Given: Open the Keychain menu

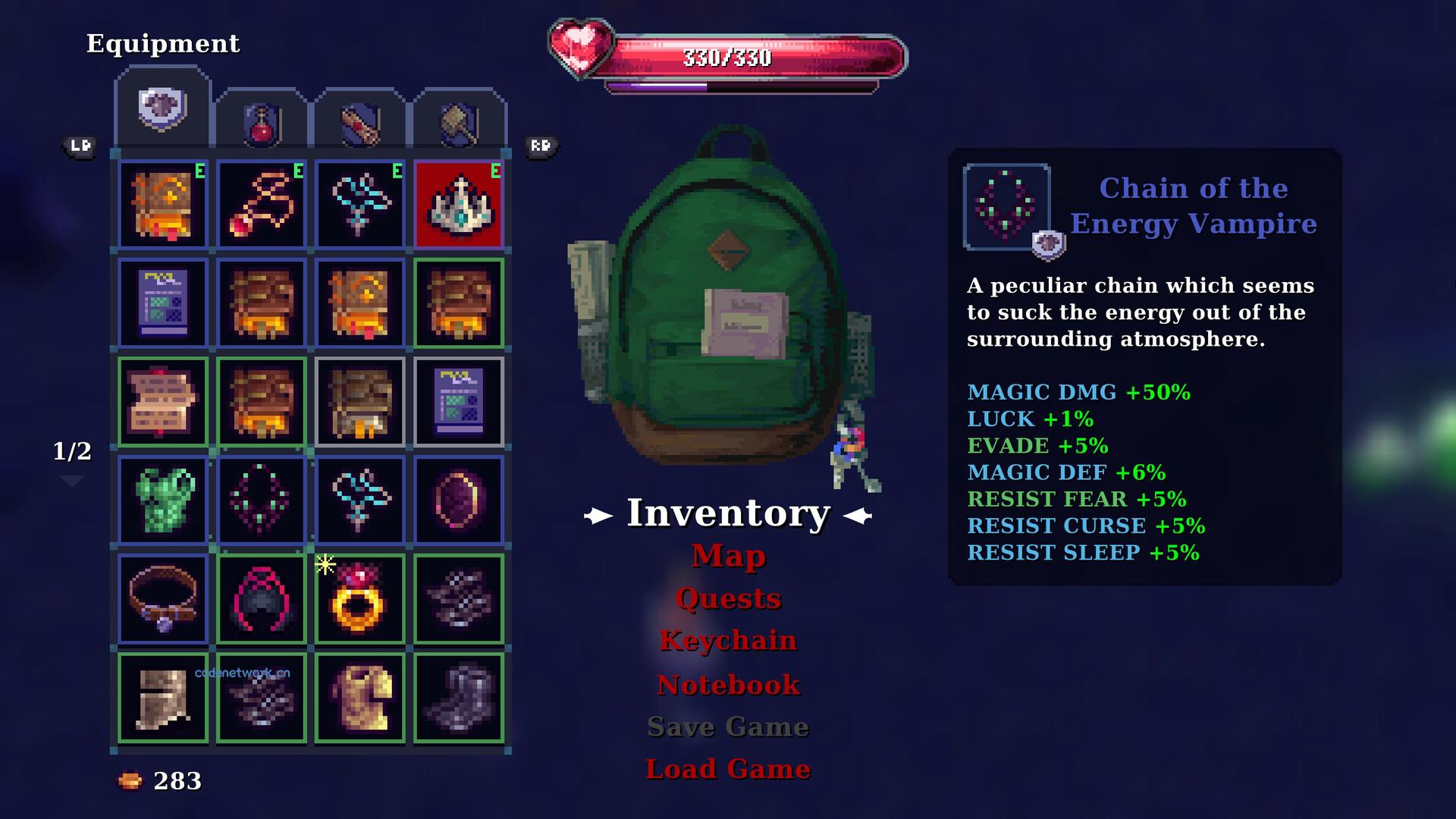Looking at the screenshot, I should tap(728, 641).
